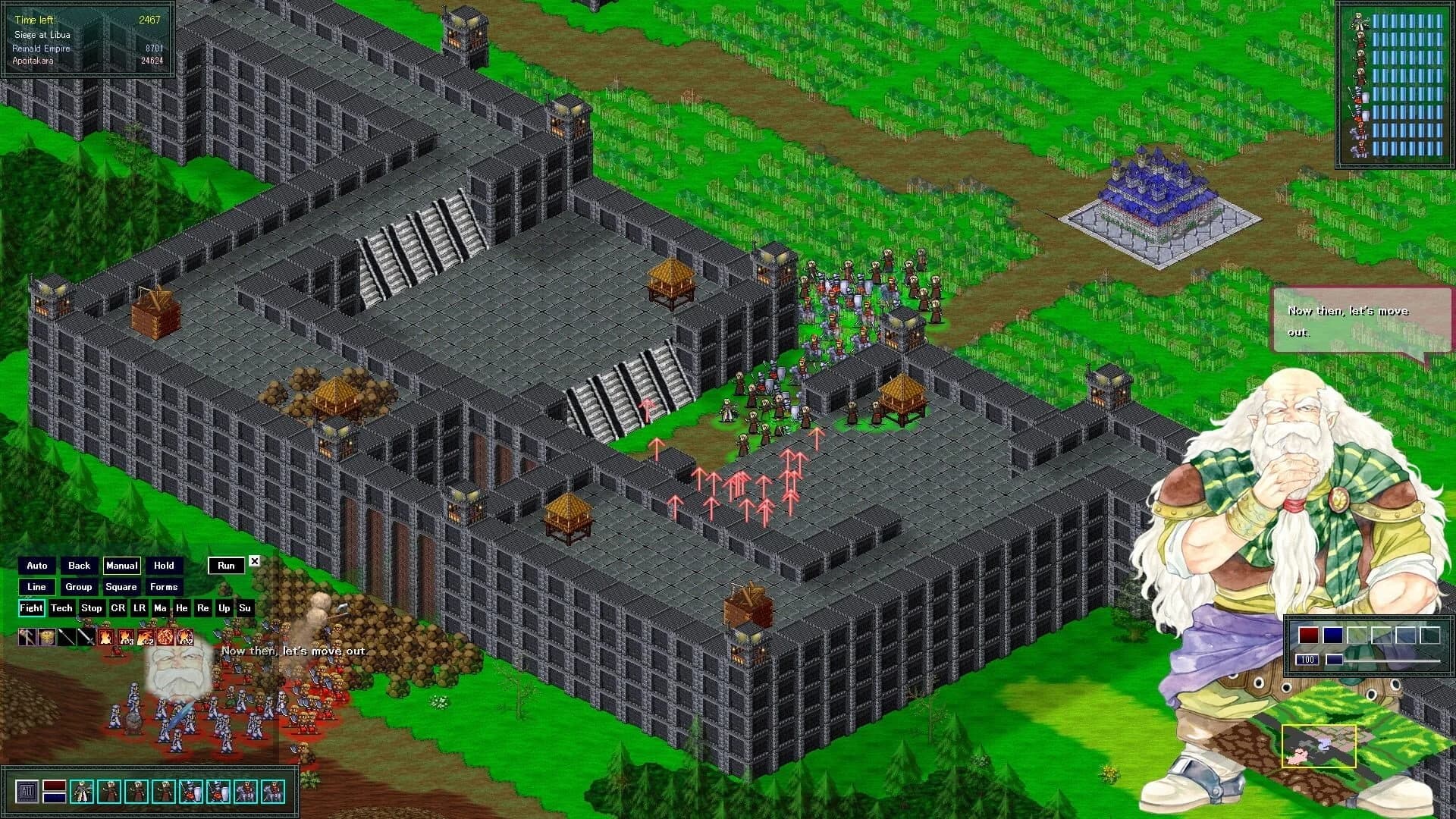Enable Auto command mode

(36, 565)
